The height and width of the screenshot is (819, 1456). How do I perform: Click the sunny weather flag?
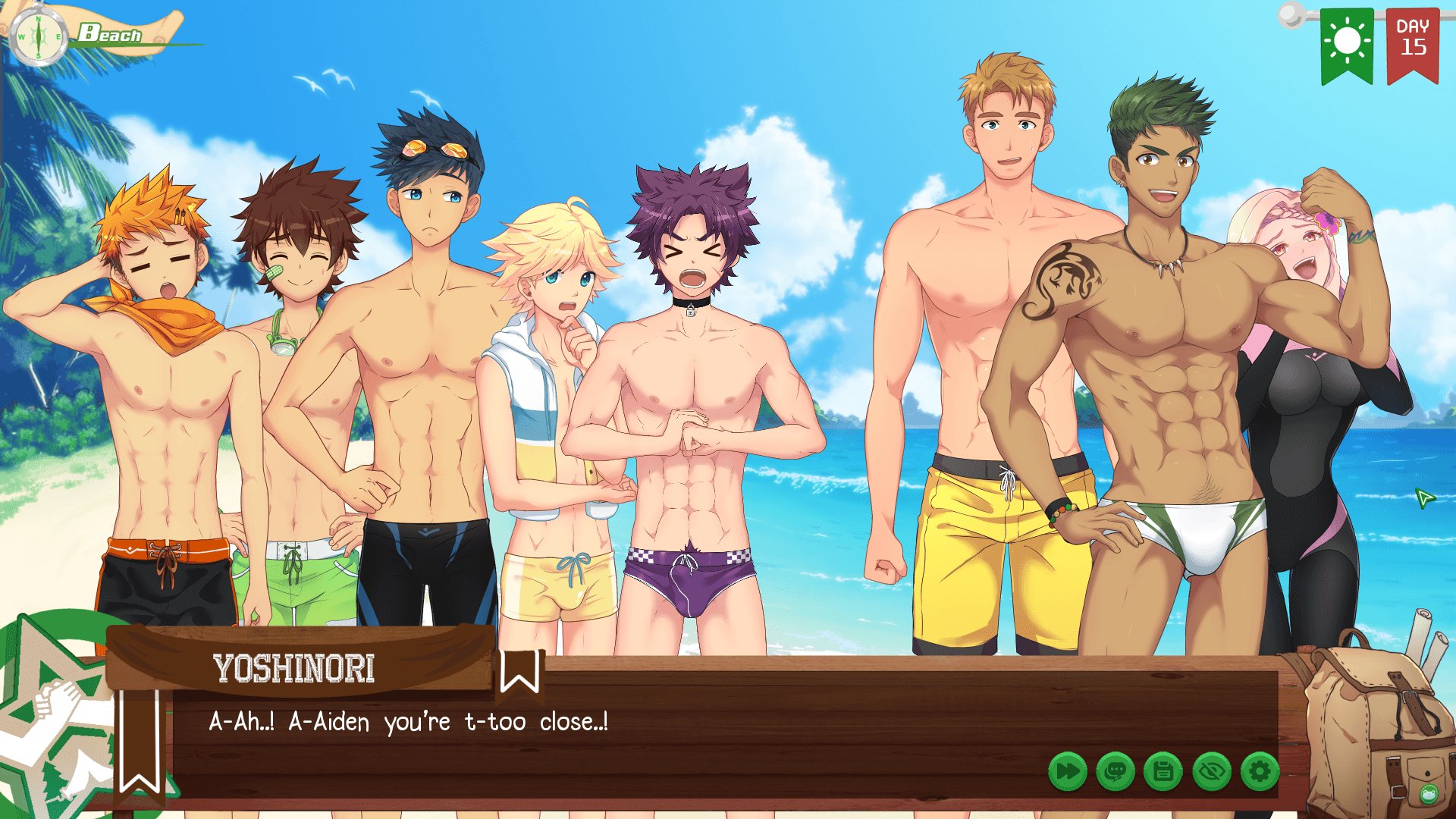coord(1347,44)
